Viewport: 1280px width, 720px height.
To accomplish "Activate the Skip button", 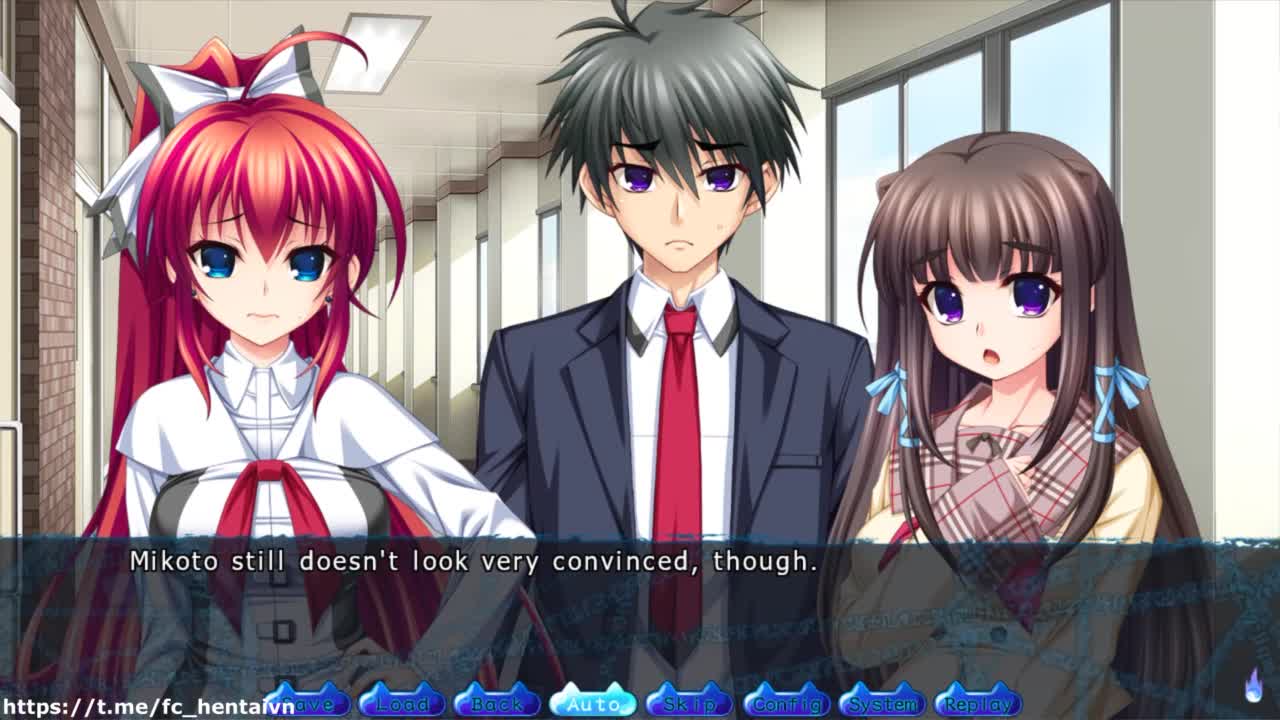I will click(689, 703).
